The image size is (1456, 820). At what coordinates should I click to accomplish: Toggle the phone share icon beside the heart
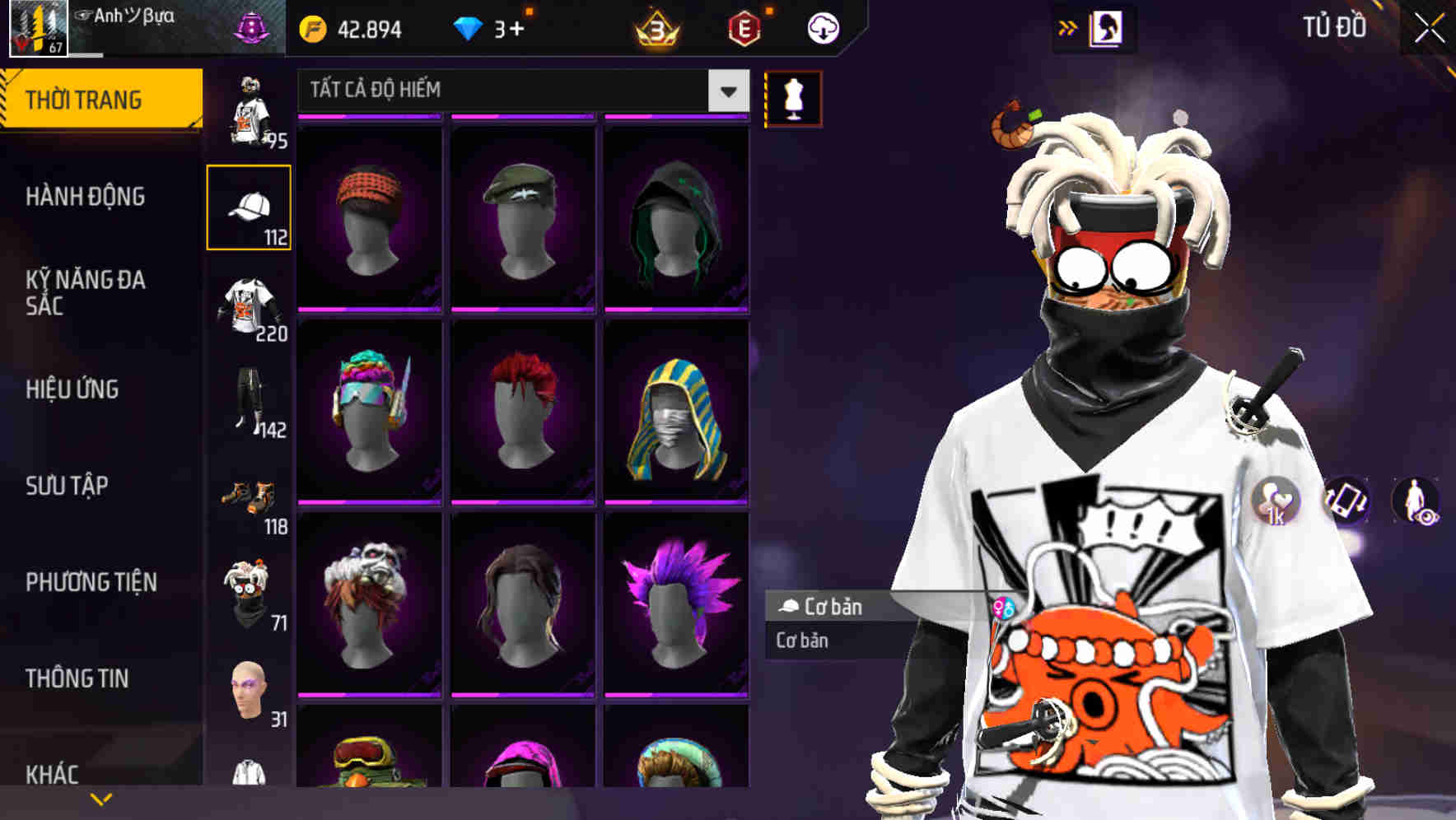[1346, 501]
